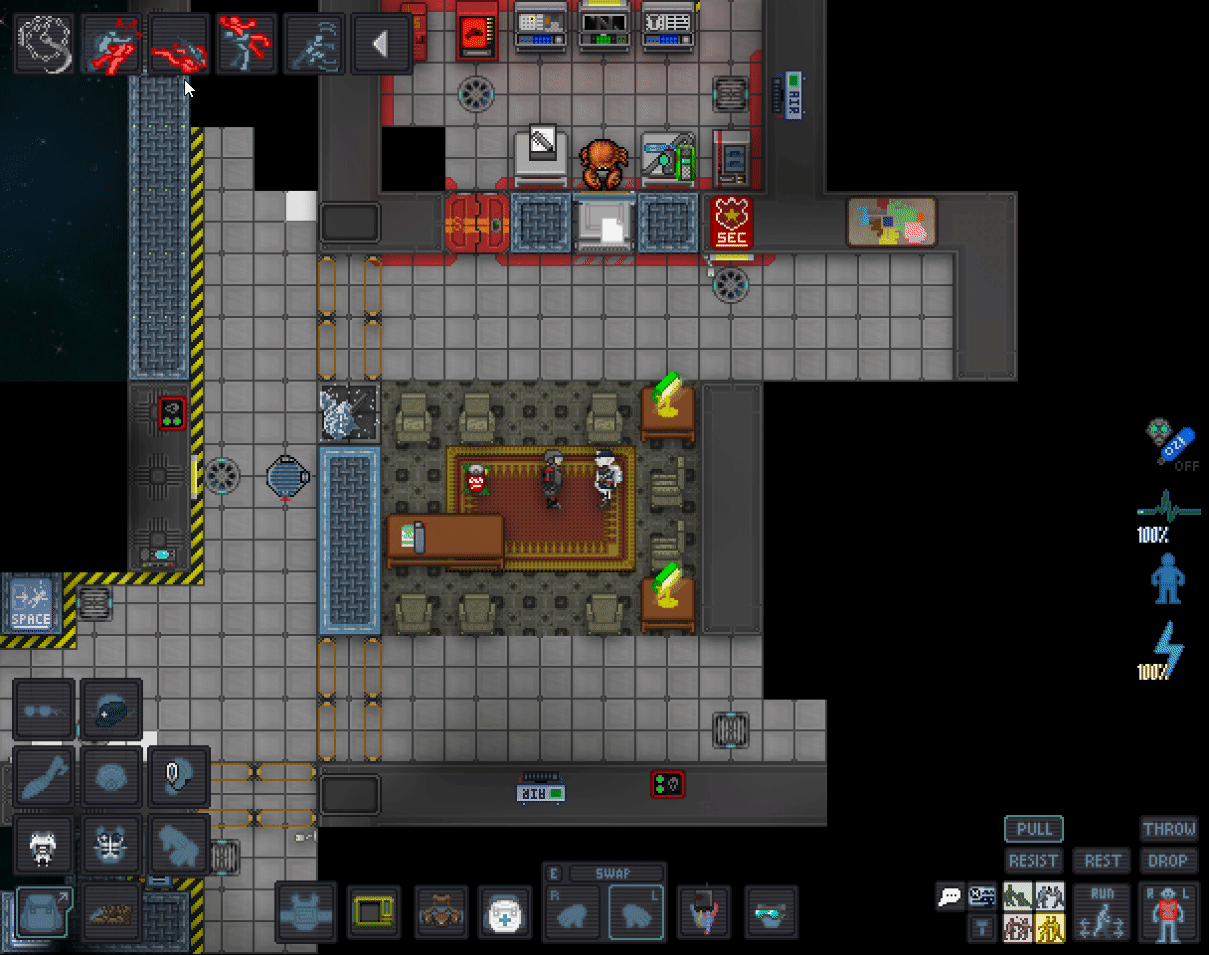The image size is (1209, 955).
Task: Activate the chain whip action icon
Action: pos(45,44)
